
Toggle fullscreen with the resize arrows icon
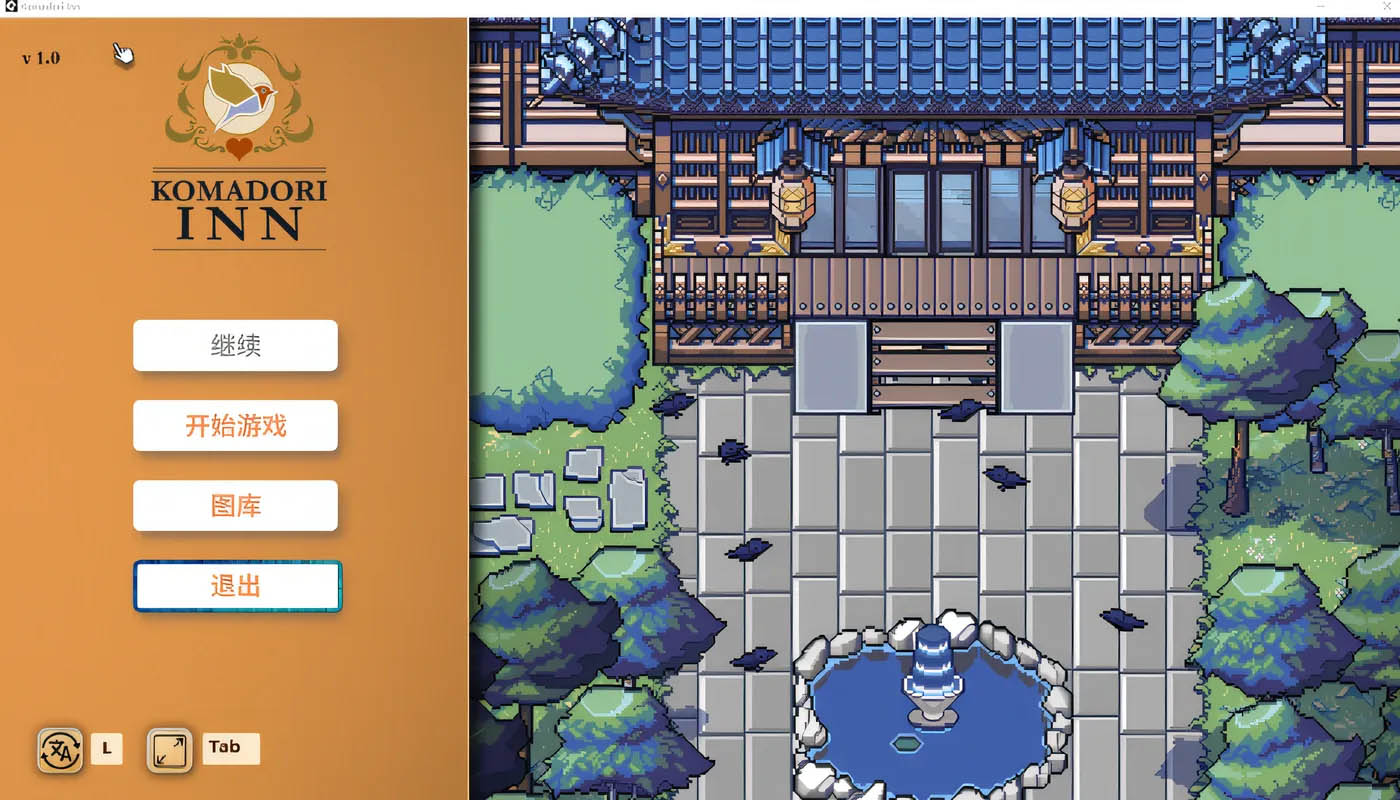point(169,749)
